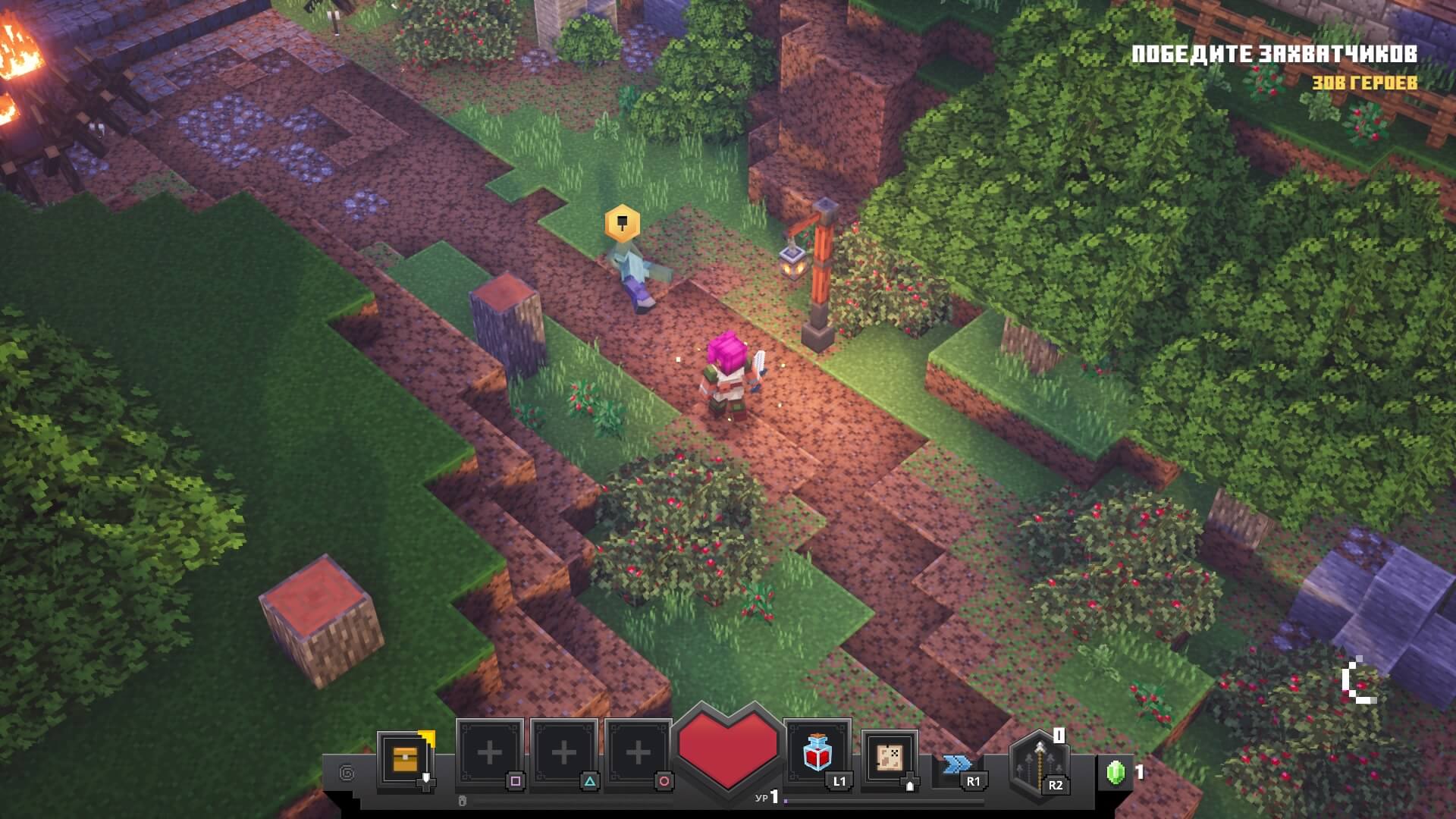Activate the blue dodge roll arrows
Viewport: 1456px width, 819px height.
[x=957, y=764]
